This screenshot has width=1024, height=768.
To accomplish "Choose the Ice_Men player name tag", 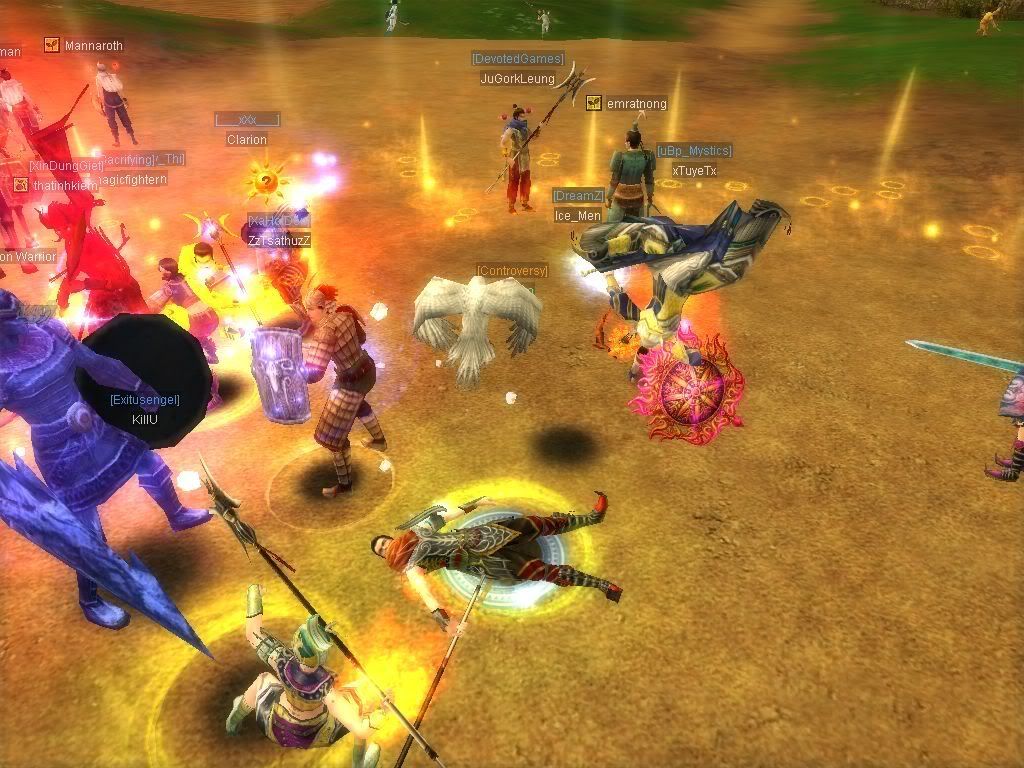I will coord(578,216).
